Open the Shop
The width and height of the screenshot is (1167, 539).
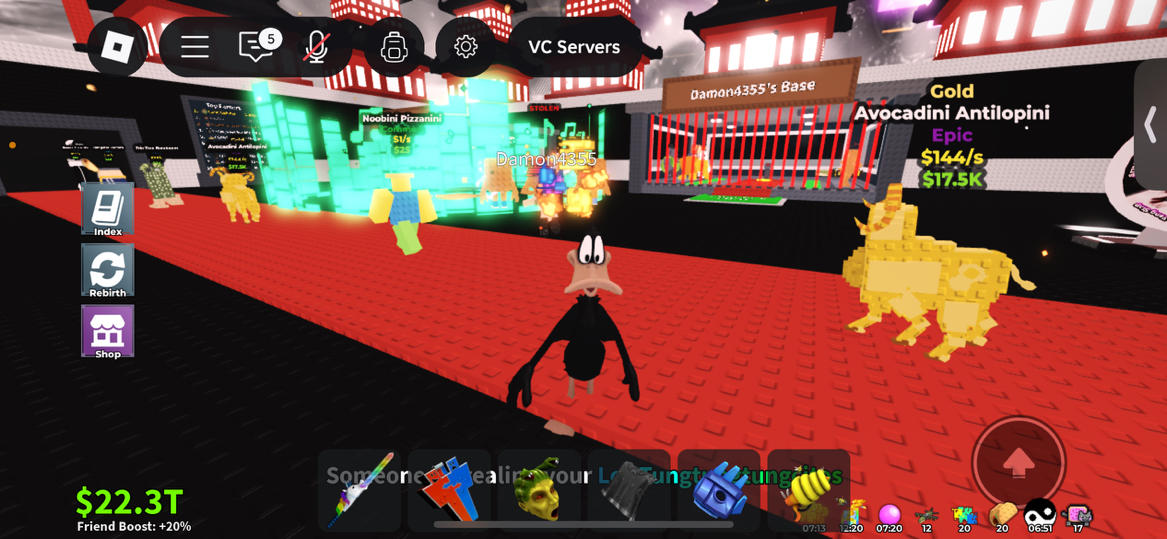click(108, 331)
